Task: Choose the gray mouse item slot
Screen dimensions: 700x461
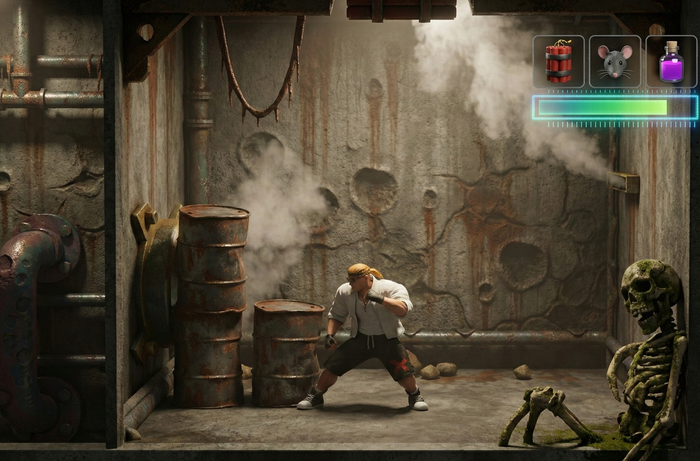Action: [615, 62]
